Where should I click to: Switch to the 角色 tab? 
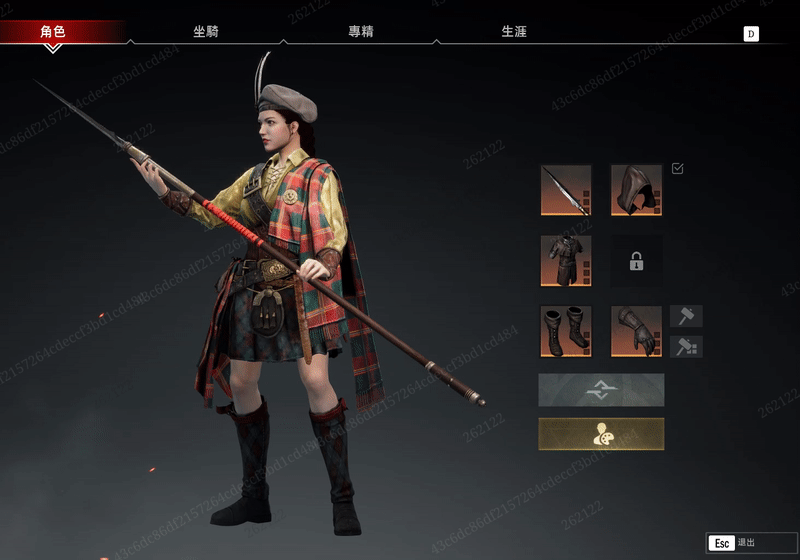[x=53, y=32]
